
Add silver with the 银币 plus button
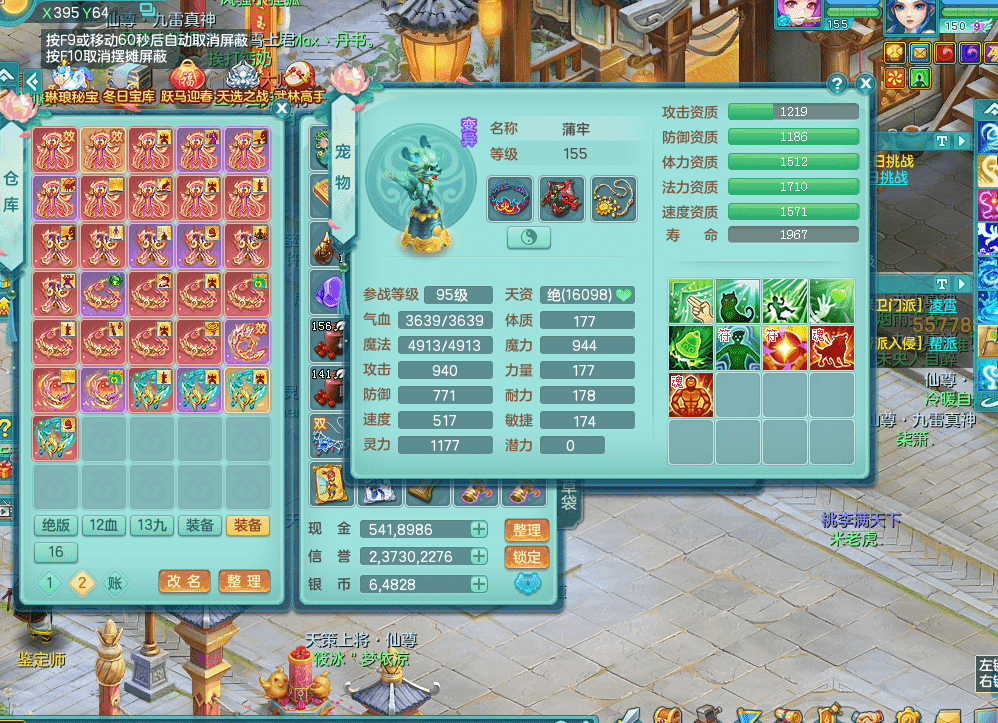click(479, 584)
